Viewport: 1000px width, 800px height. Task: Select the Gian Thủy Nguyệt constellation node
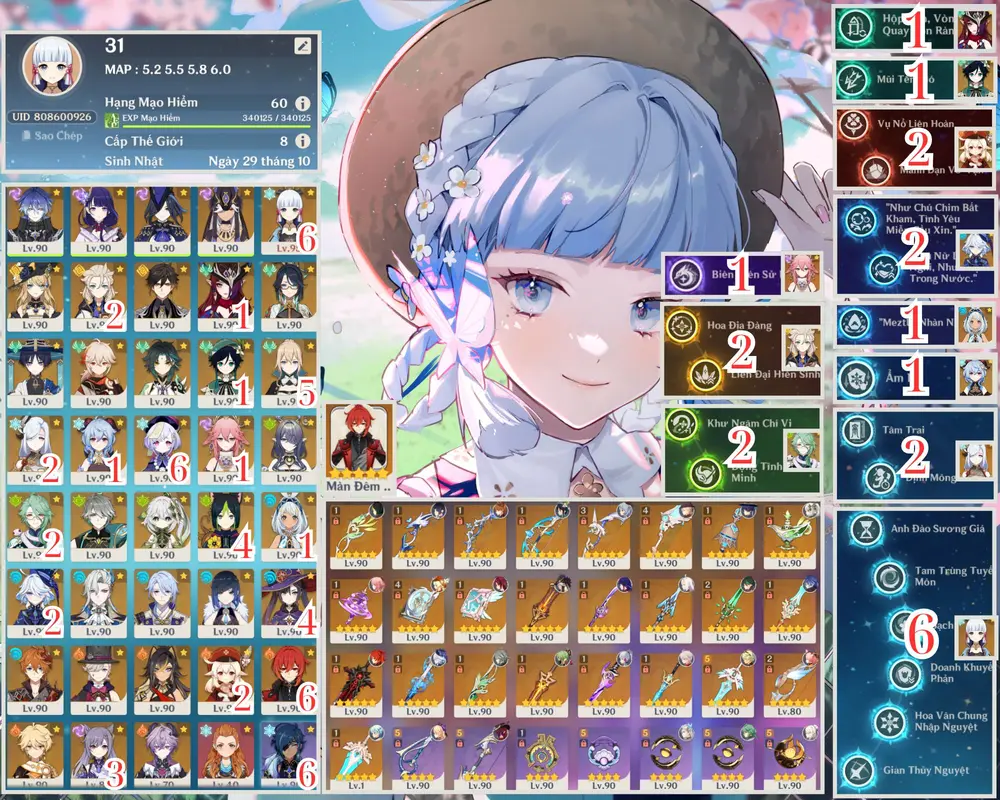pos(859,769)
